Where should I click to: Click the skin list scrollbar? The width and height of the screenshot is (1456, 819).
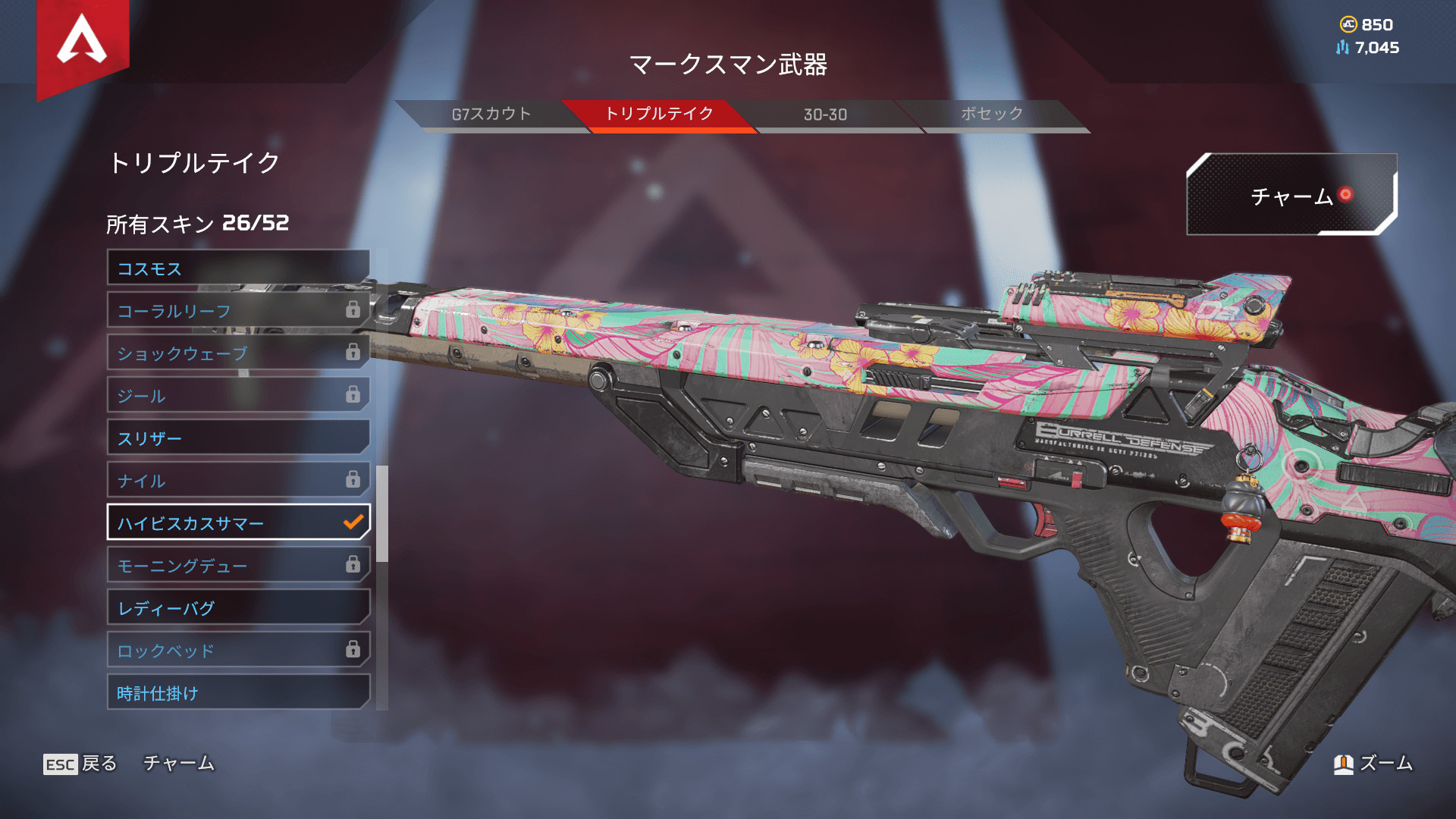tap(382, 514)
